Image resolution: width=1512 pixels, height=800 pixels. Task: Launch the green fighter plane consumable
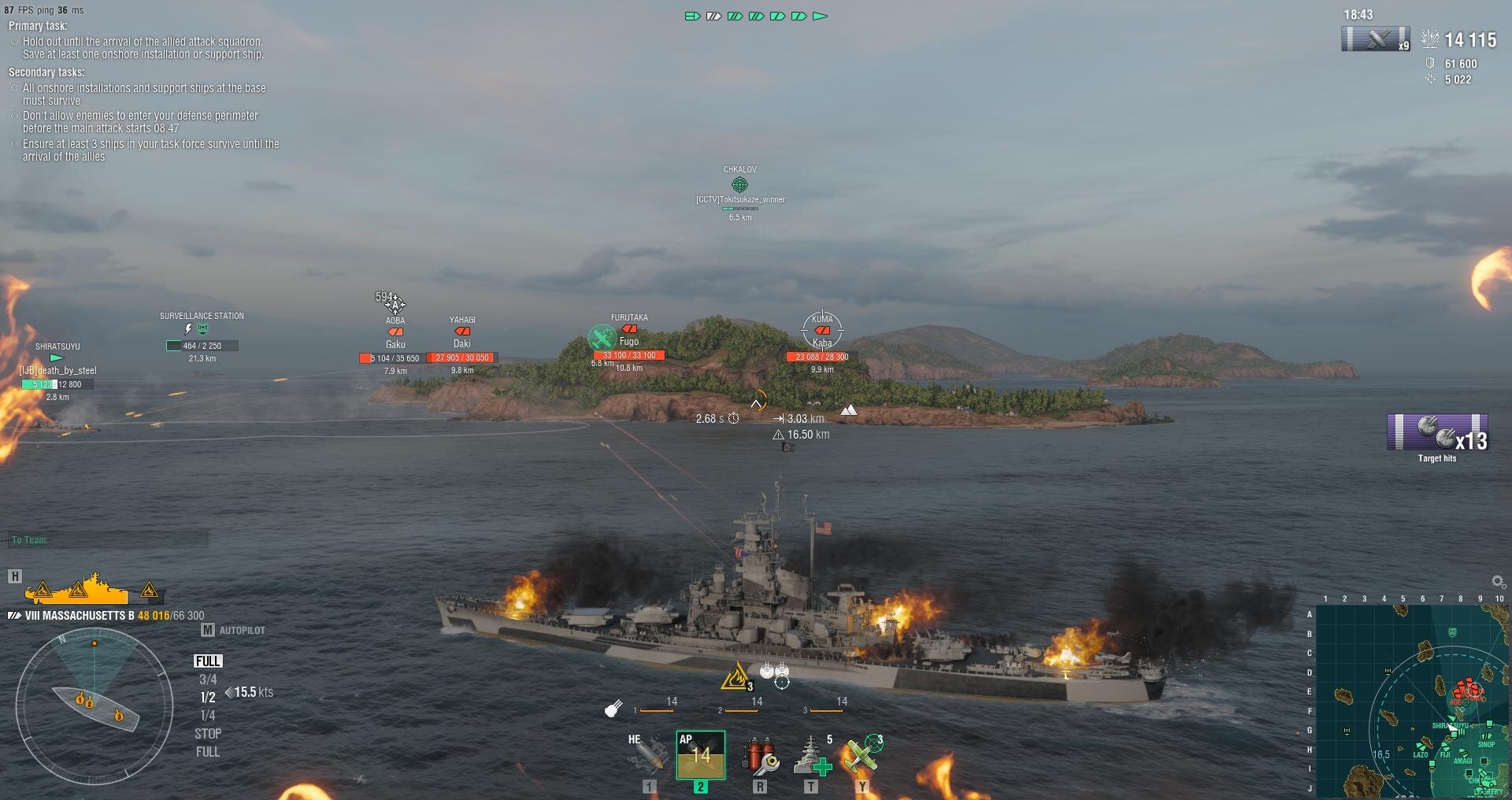click(x=863, y=754)
